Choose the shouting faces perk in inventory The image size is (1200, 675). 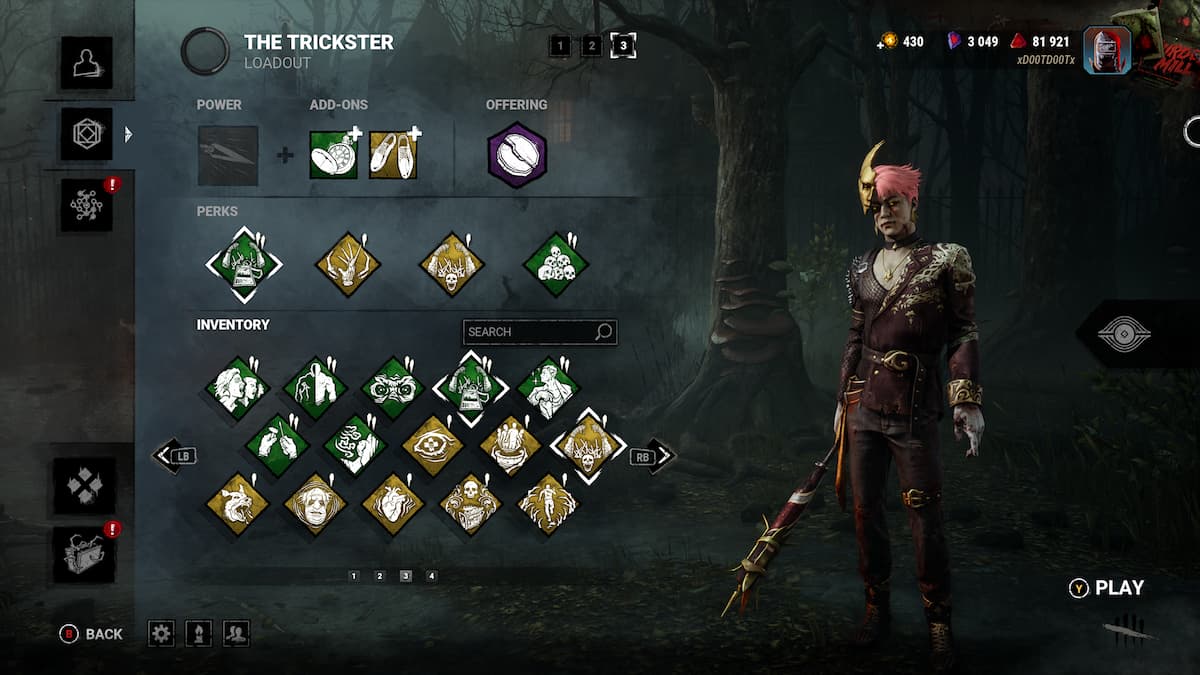pyautogui.click(x=237, y=387)
